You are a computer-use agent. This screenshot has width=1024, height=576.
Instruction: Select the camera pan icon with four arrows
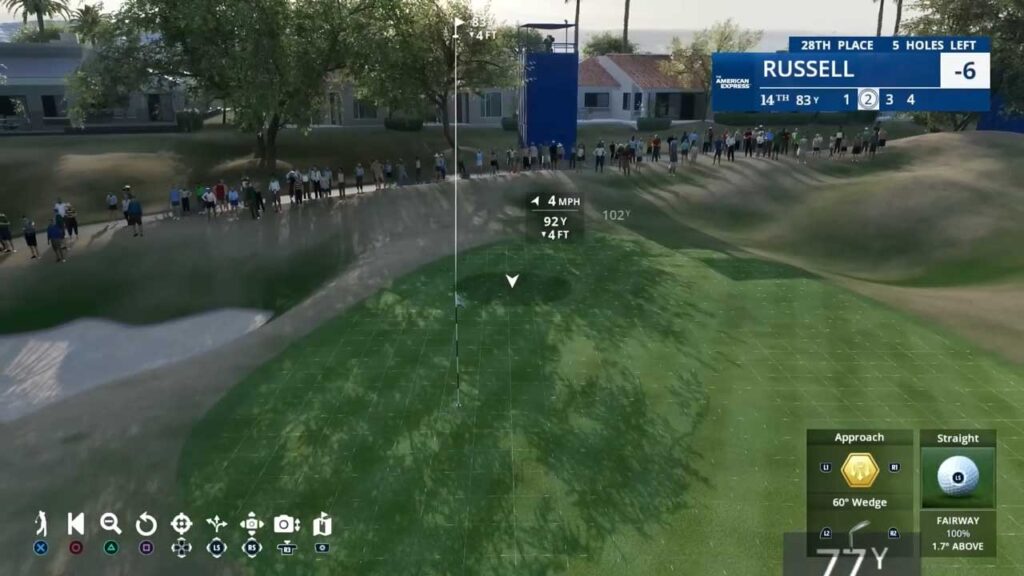pos(252,524)
